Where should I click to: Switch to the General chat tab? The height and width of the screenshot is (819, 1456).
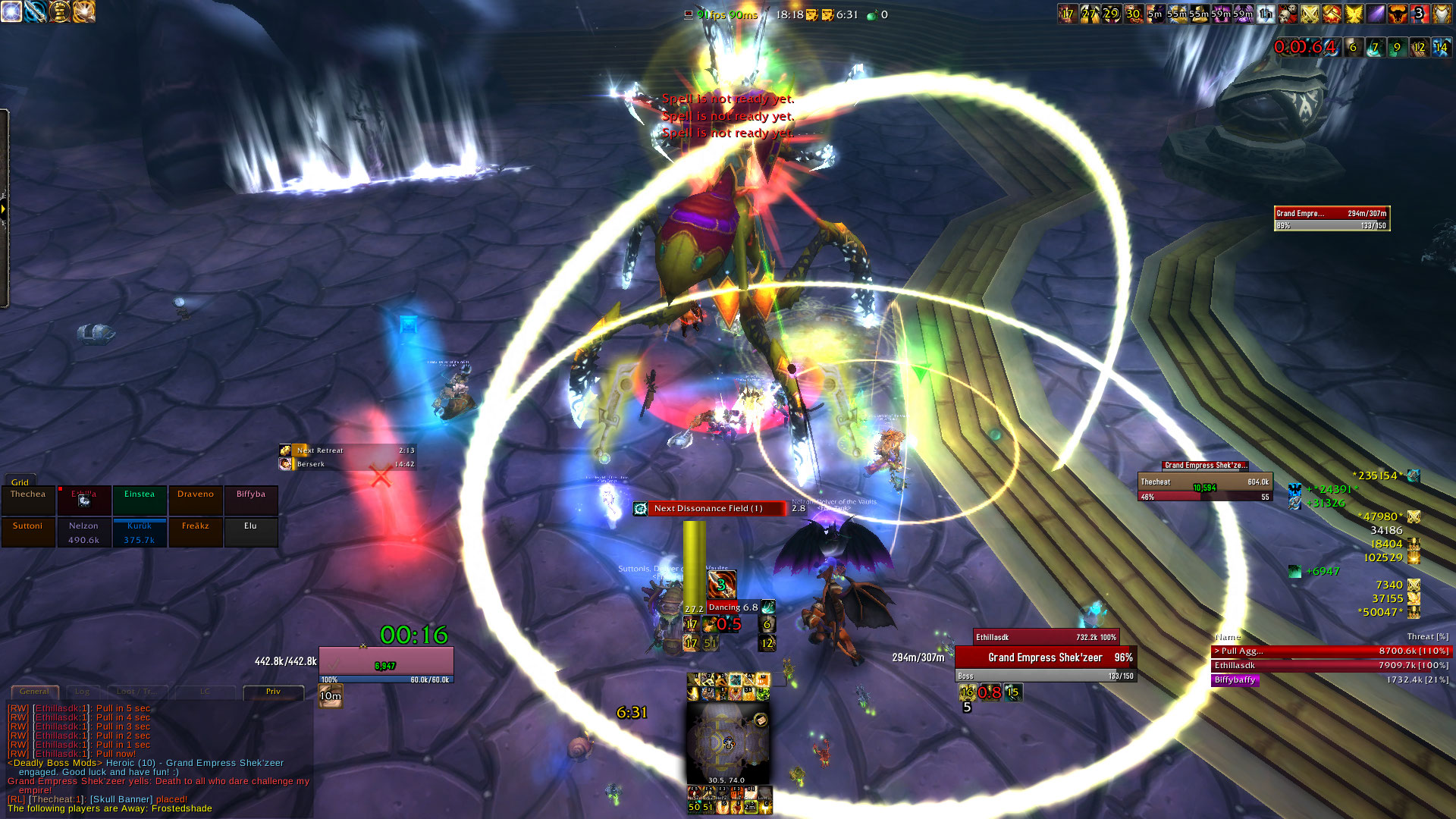(34, 692)
